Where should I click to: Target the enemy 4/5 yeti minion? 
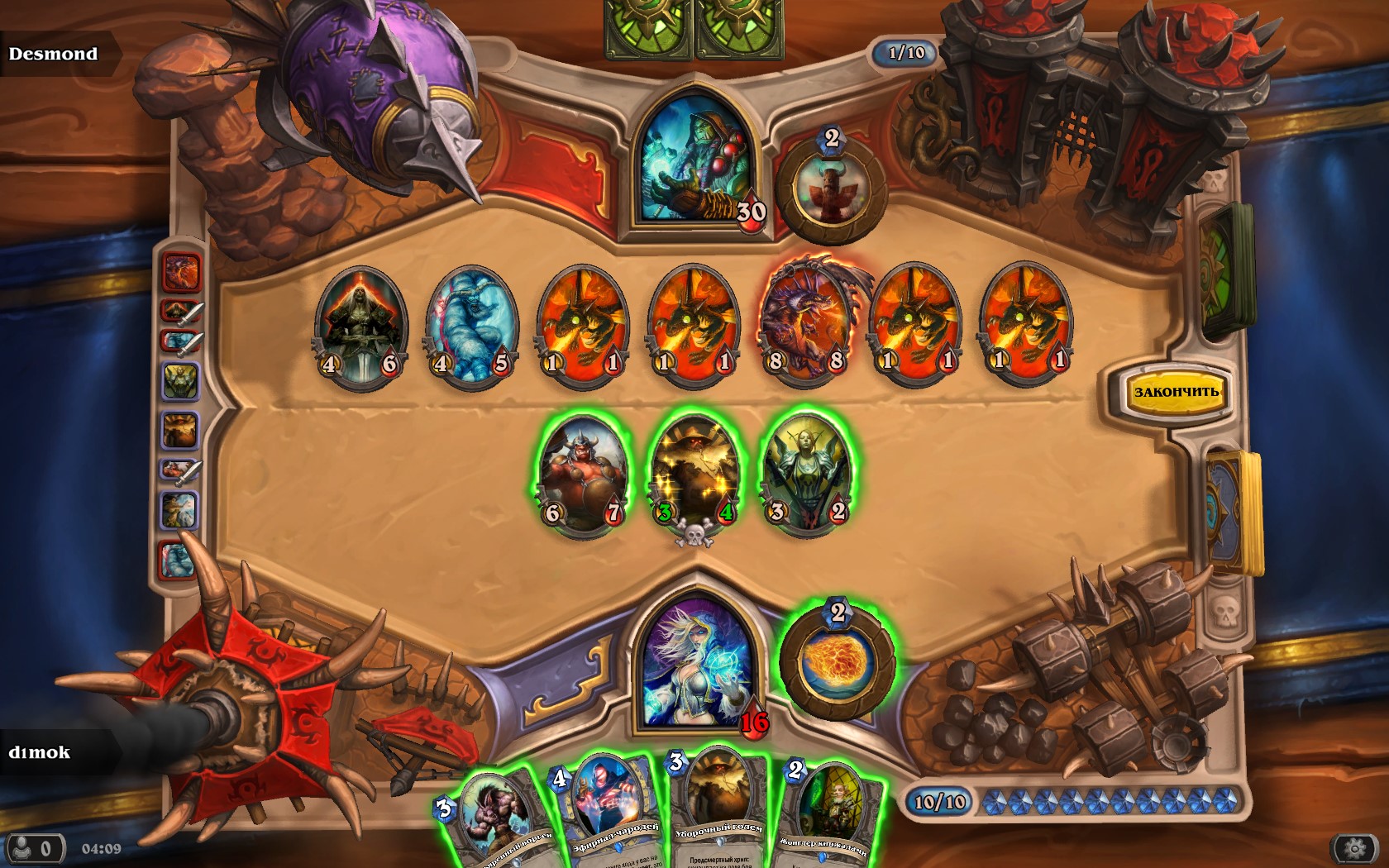tap(470, 326)
